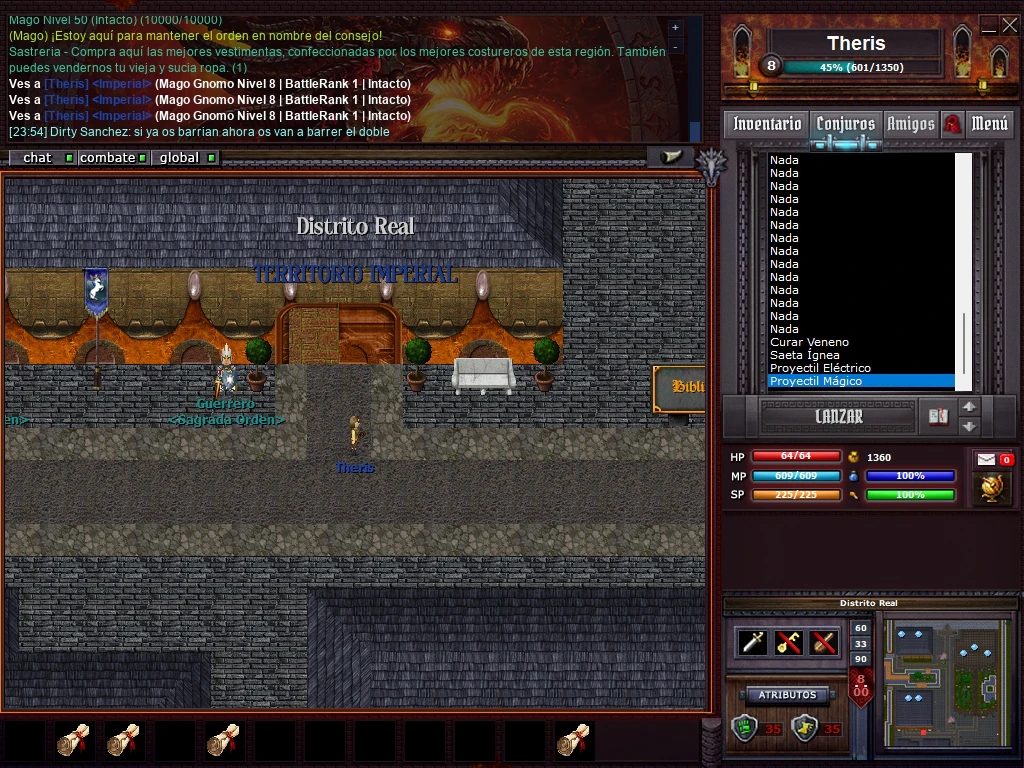The image size is (1024, 768).
Task: Close the game window
Action: (1008, 26)
